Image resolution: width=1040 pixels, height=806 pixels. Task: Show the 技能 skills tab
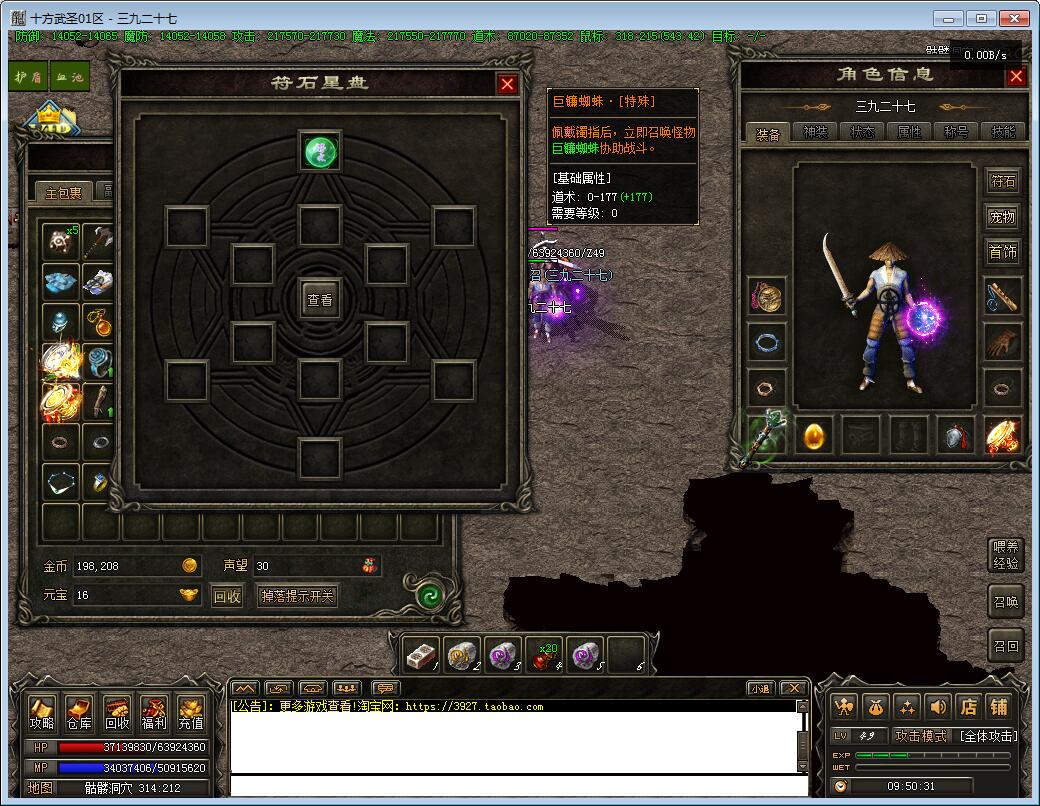(1002, 133)
